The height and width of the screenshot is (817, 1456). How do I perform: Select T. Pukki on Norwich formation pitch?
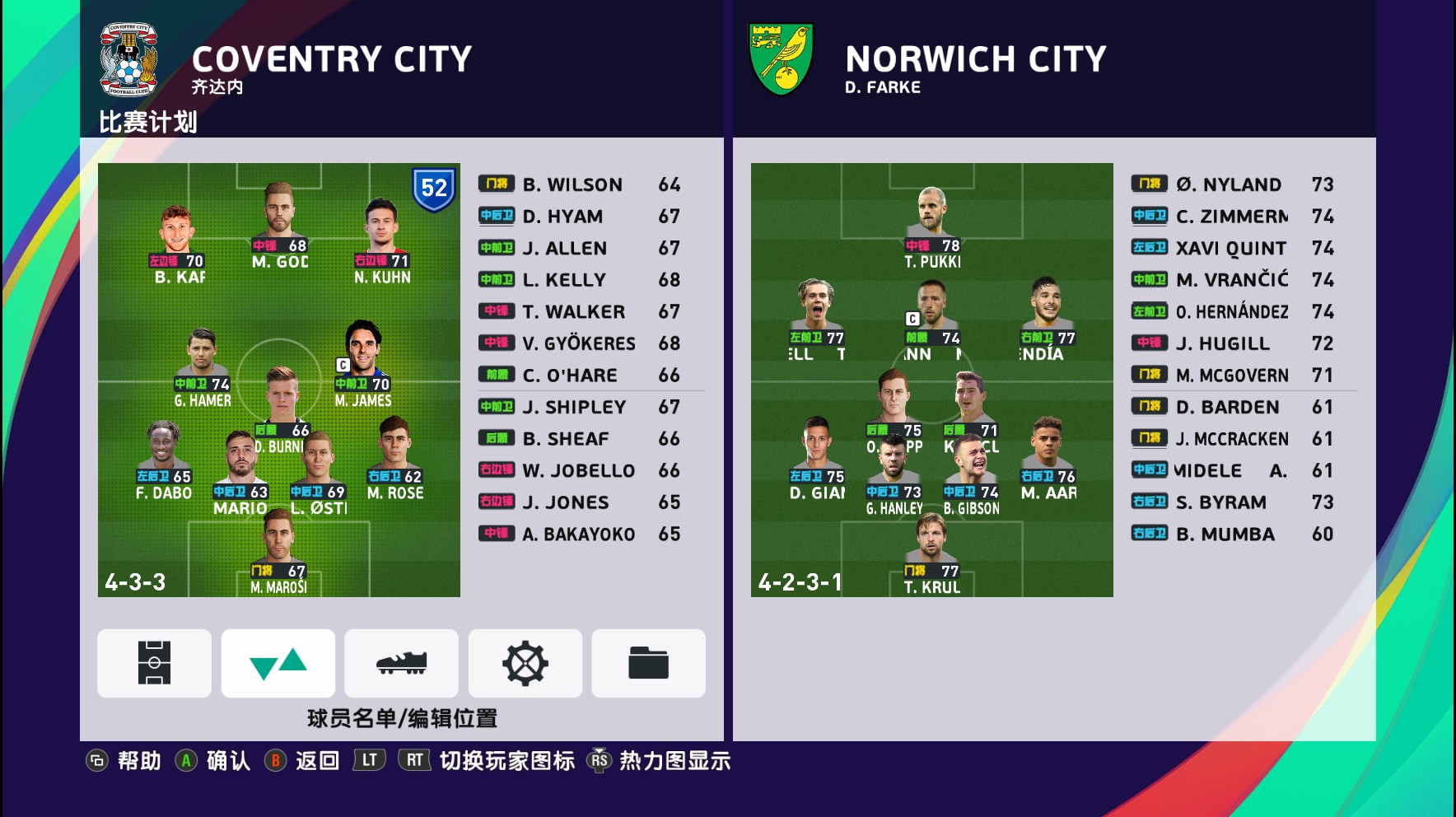pos(931,228)
